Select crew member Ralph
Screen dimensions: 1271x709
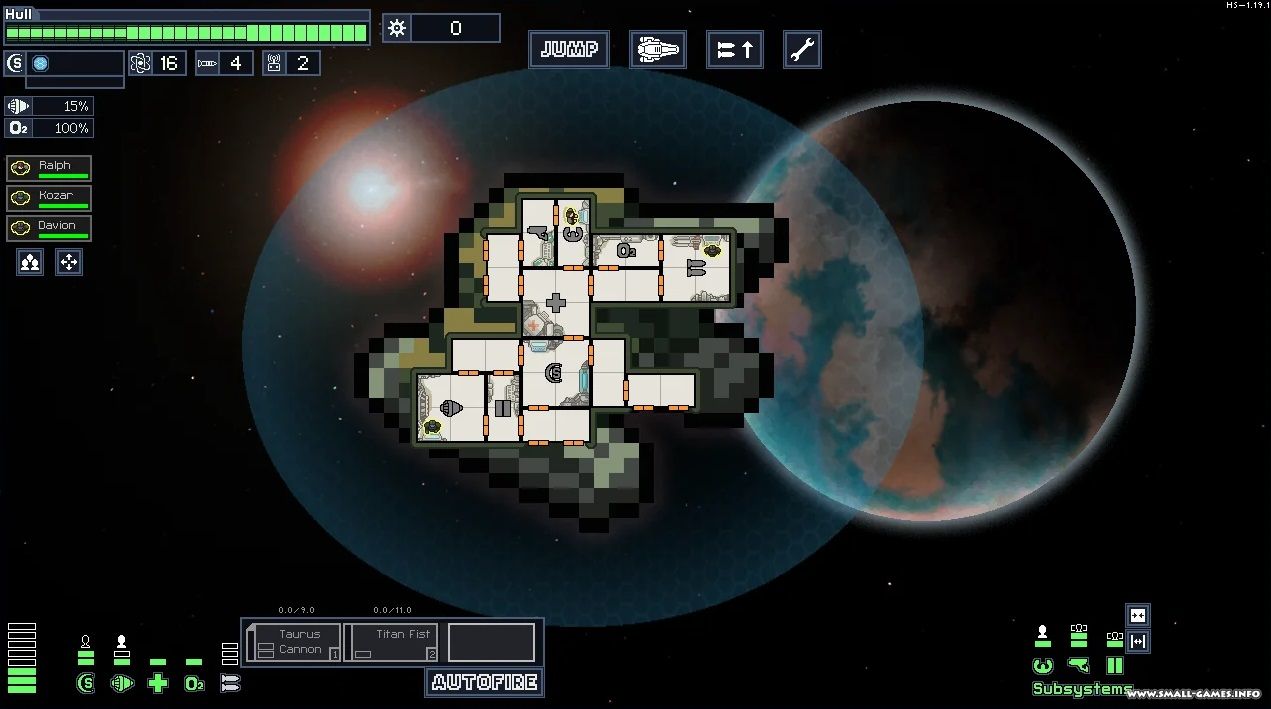(x=49, y=168)
